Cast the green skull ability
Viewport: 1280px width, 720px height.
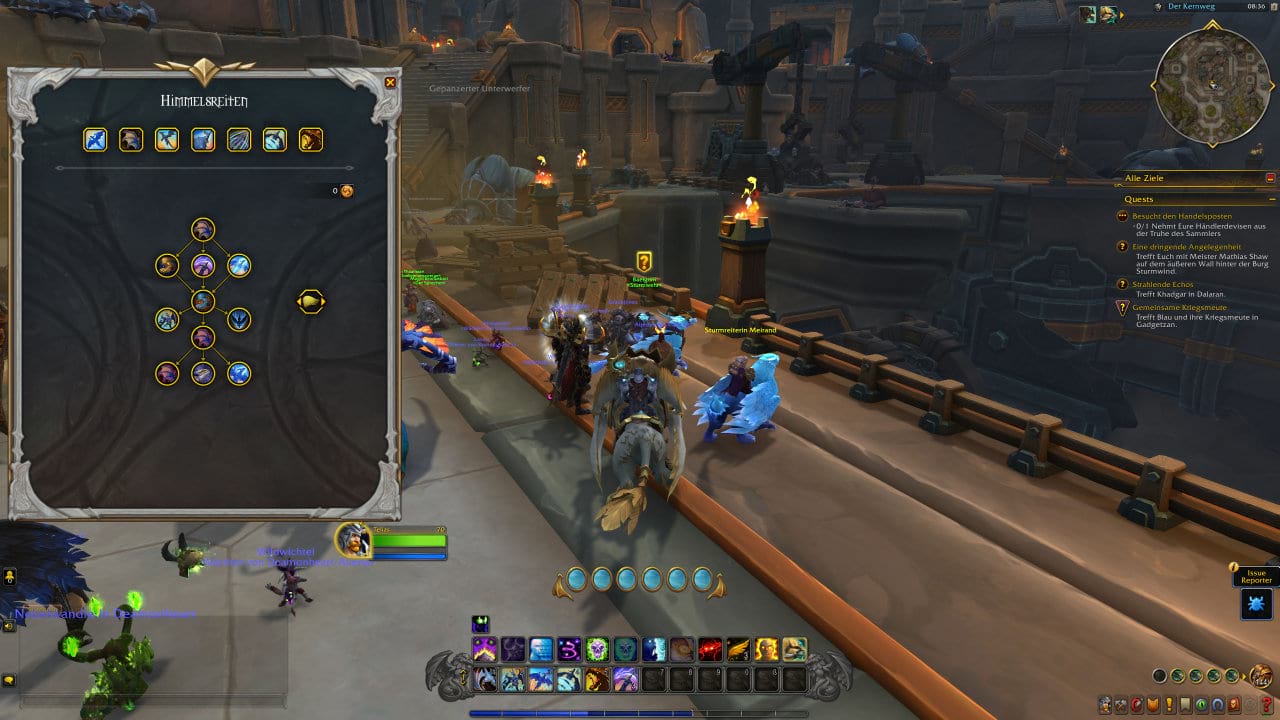pos(597,649)
